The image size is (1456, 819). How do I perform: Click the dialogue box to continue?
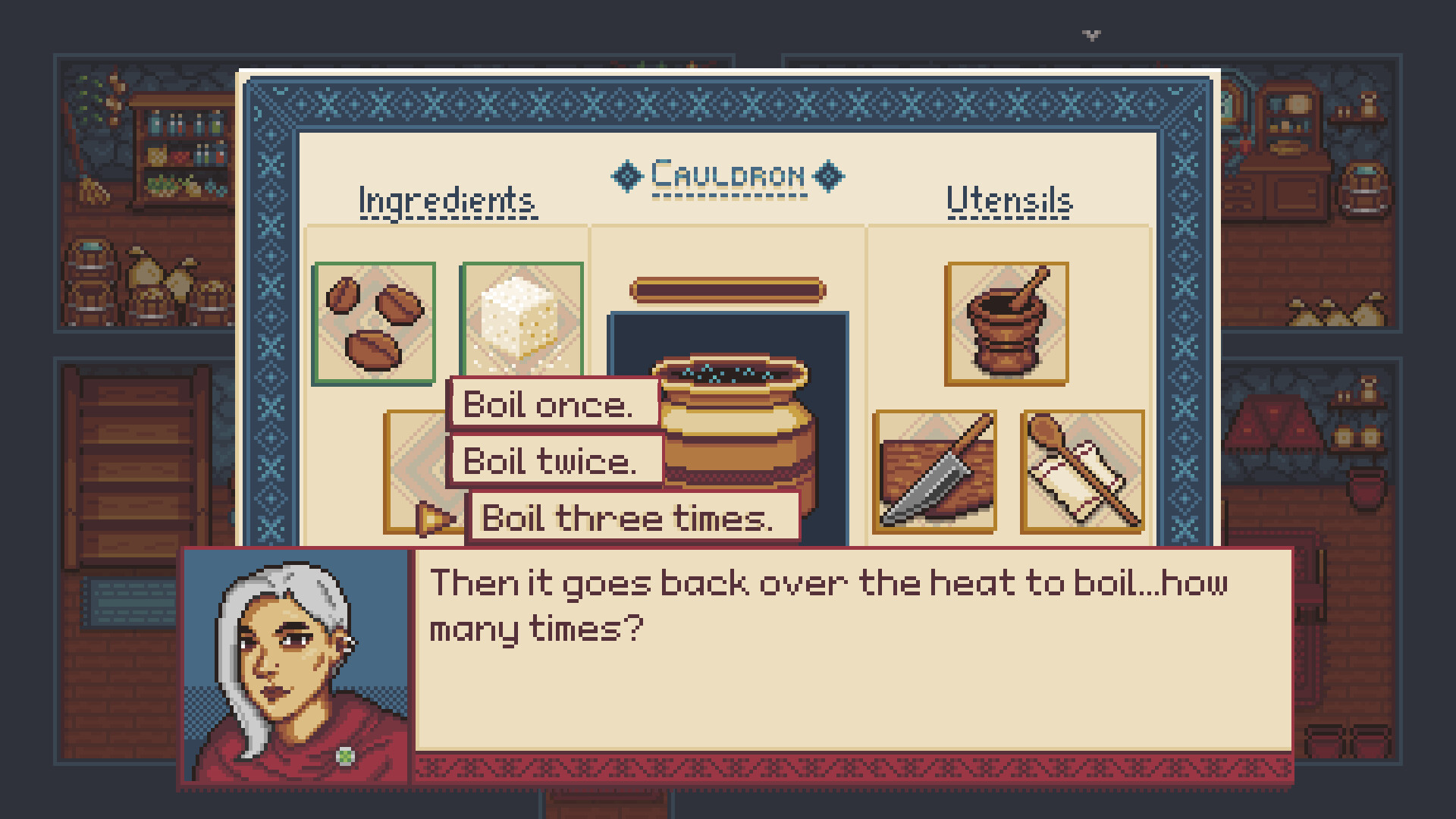point(834,660)
